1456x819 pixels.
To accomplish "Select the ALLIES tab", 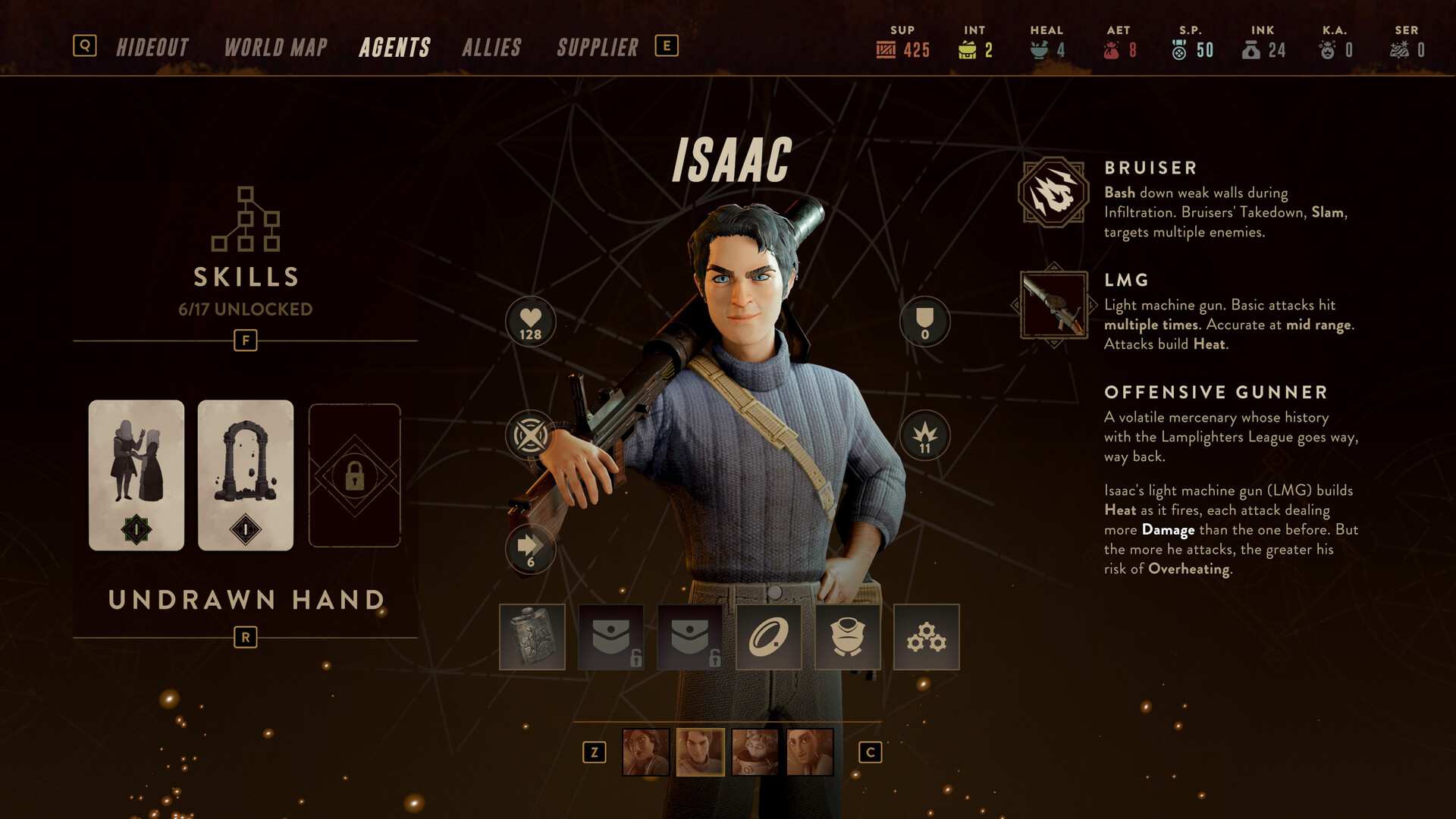I will (x=492, y=47).
